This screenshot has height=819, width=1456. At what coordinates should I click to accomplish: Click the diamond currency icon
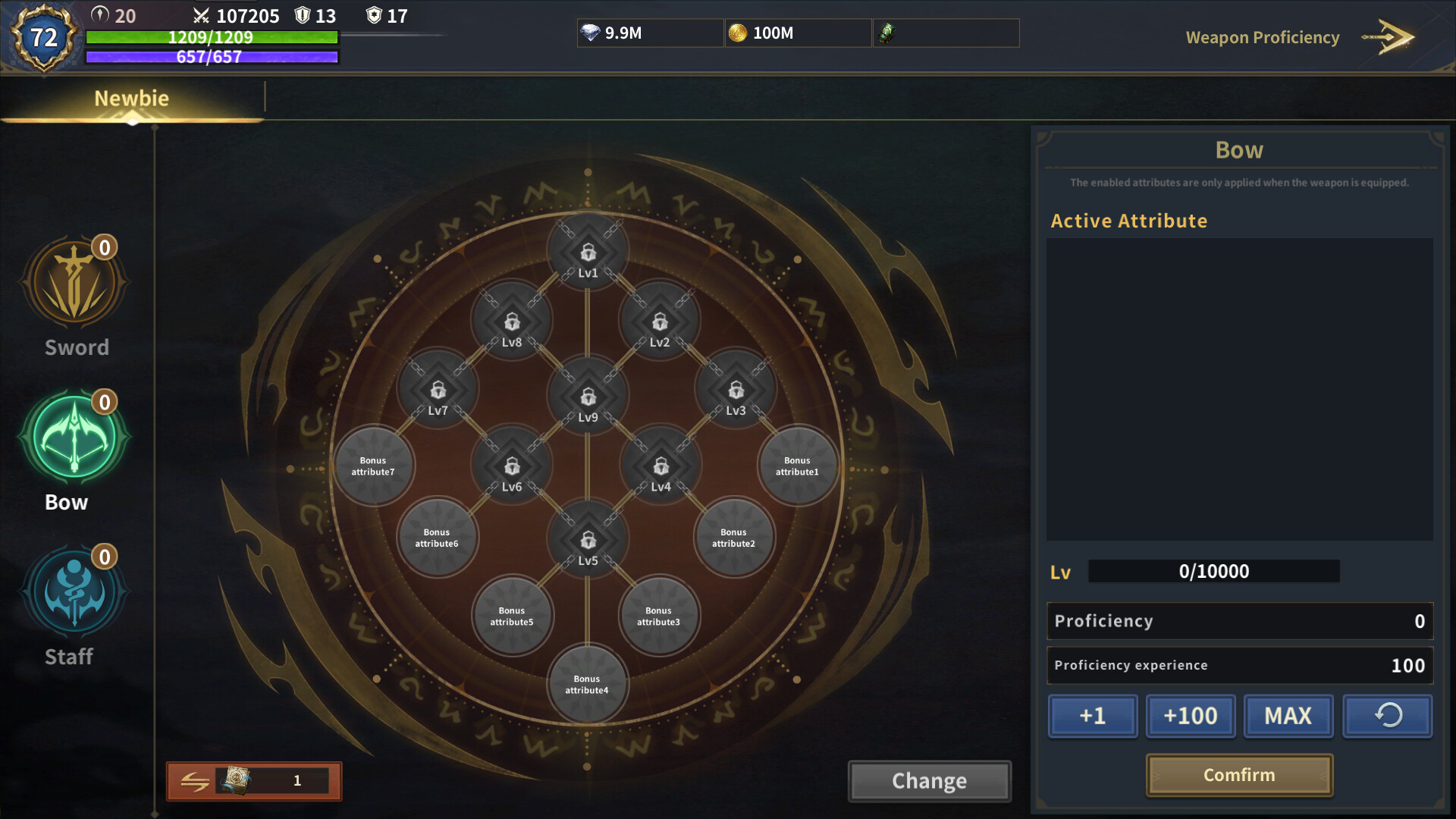click(x=590, y=33)
